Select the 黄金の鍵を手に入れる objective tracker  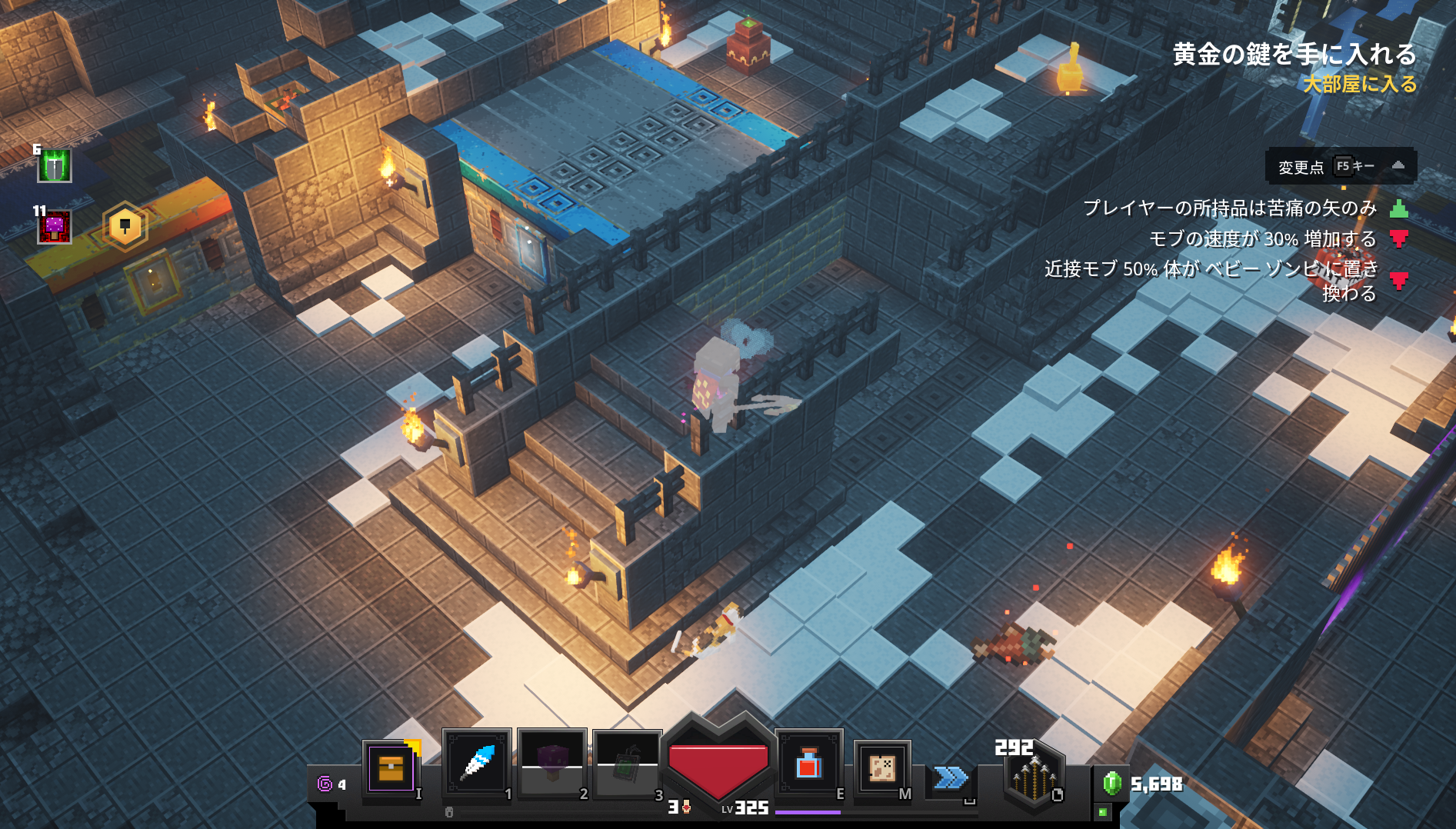1294,55
